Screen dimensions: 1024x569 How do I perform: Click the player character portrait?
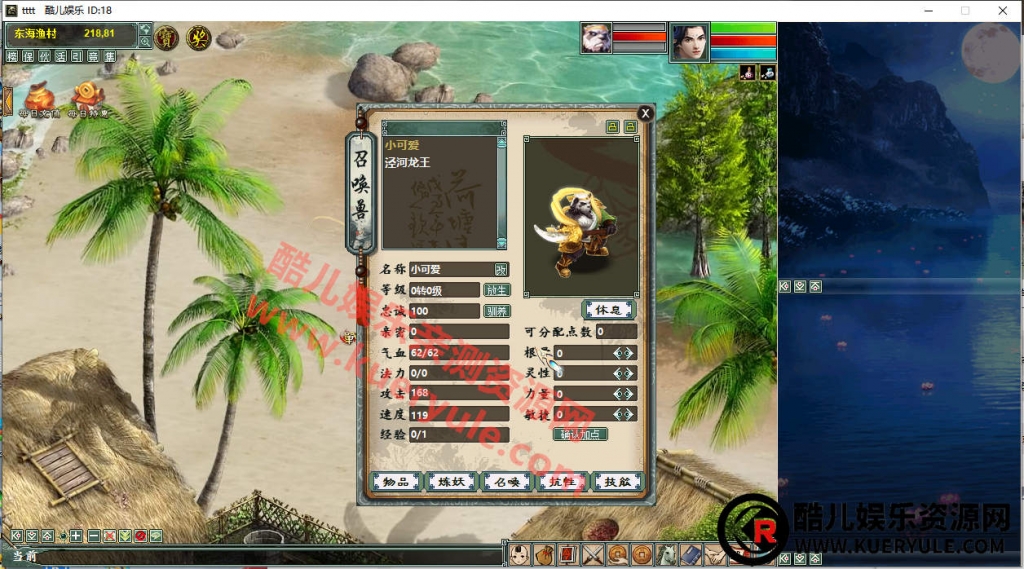(x=689, y=42)
